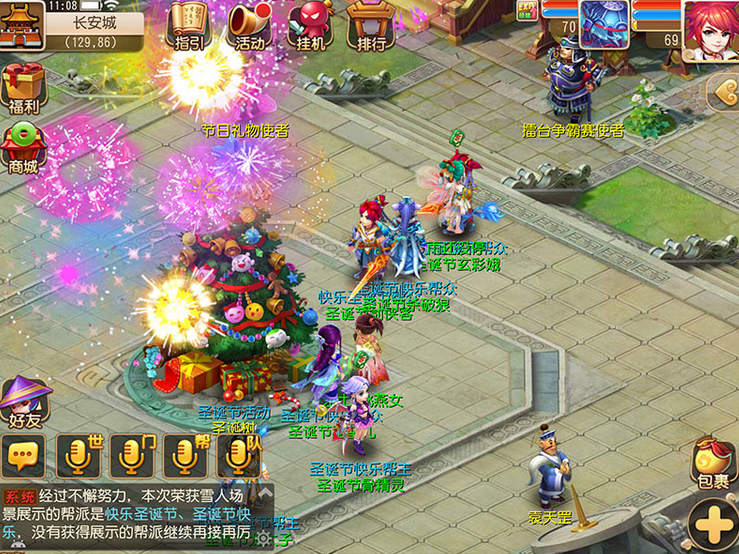739x554 pixels.
Task: Tap the 门 sect voice chat microphone
Action: click(134, 456)
